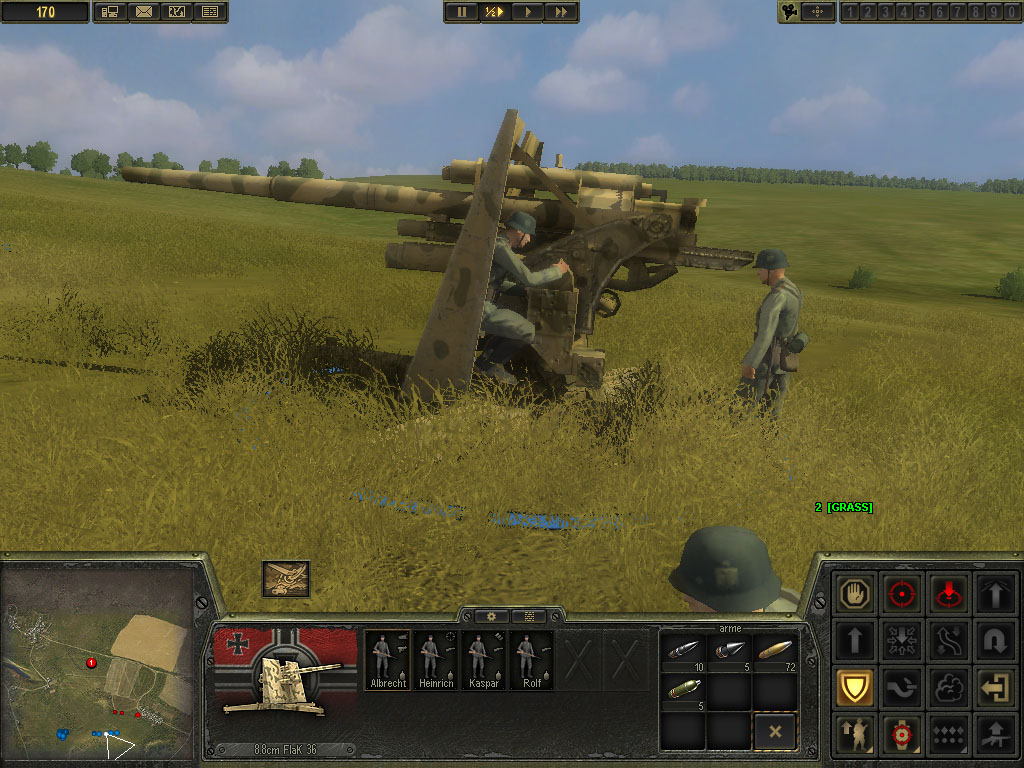Open the gear settings tab above unit panel
This screenshot has height=768, width=1024.
(492, 616)
